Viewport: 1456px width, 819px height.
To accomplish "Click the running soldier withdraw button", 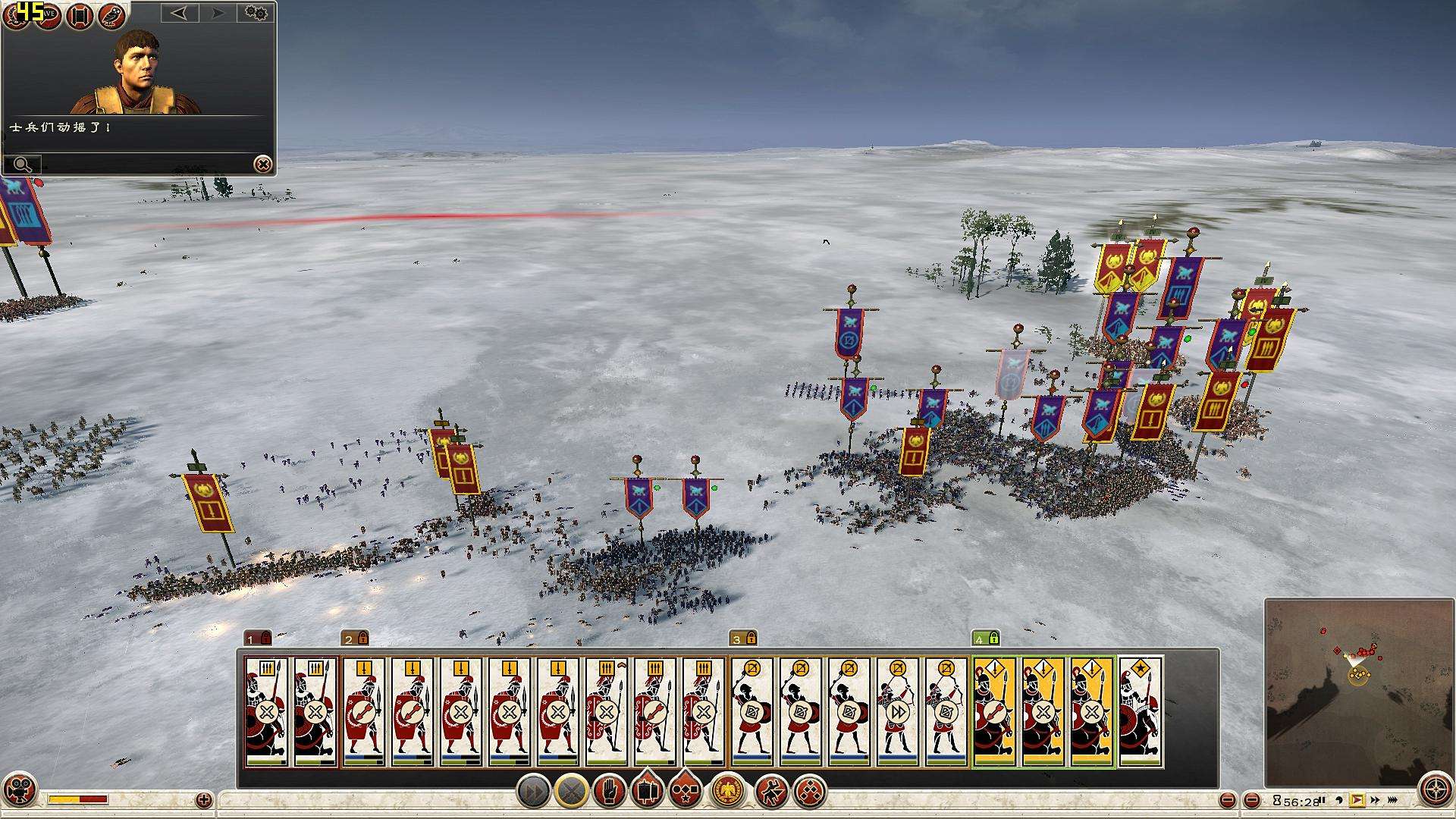I will (771, 792).
